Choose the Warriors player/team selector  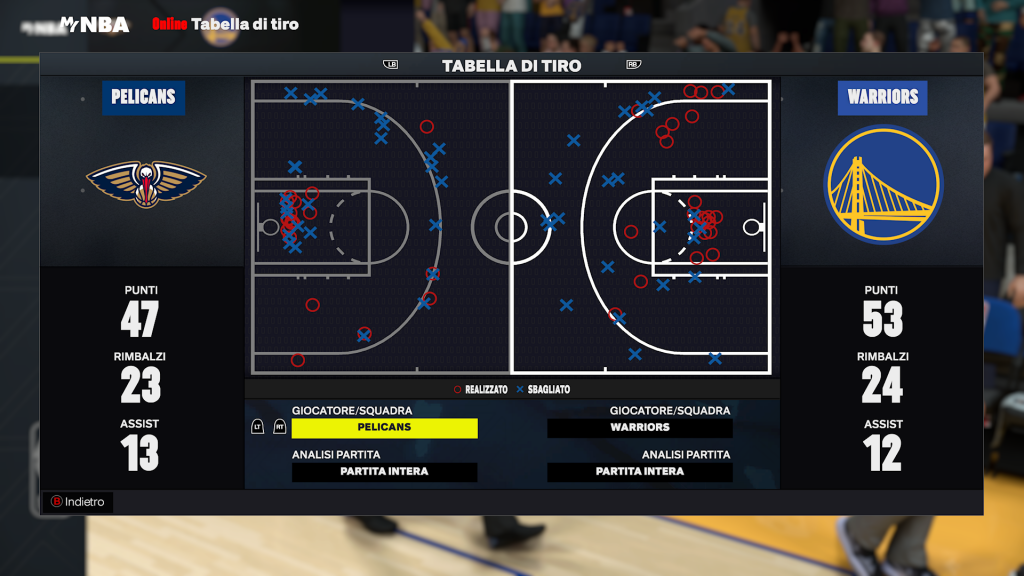640,428
